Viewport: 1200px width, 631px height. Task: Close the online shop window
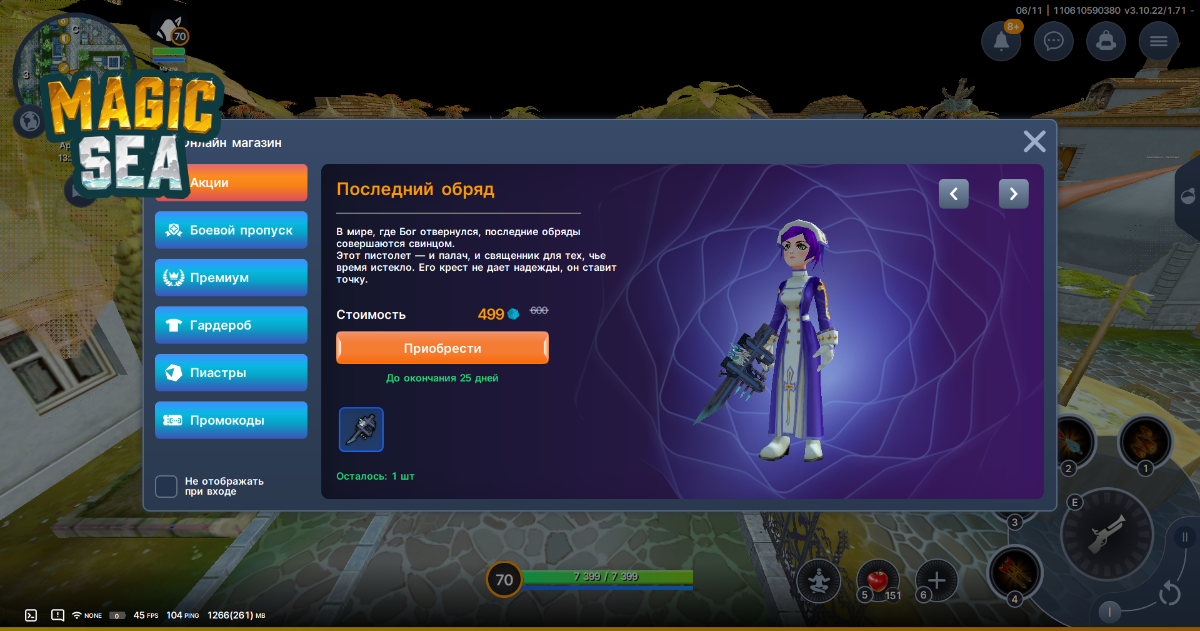tap(1034, 142)
